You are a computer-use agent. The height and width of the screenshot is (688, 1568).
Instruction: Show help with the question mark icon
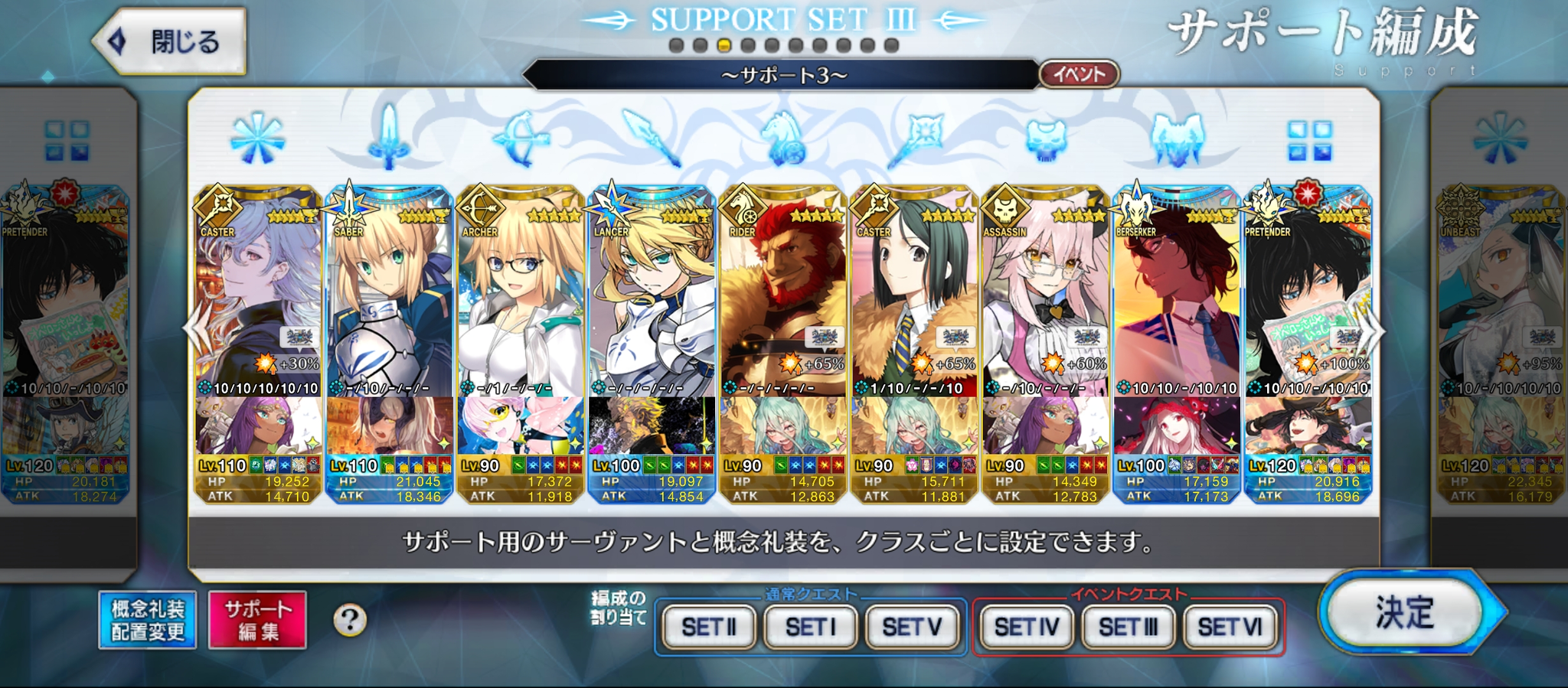click(x=350, y=620)
